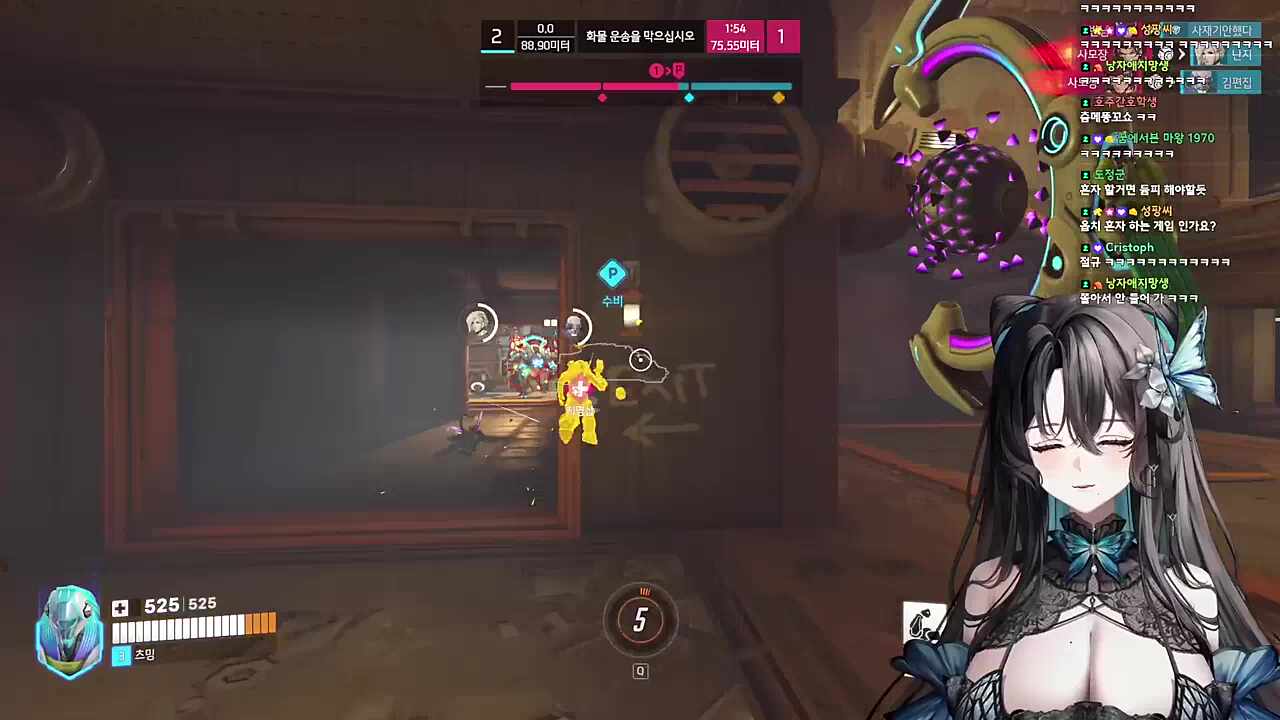Click the arrow between 사모장 and 난지 killfeed
1280x720 pixels.
pyautogui.click(x=1183, y=55)
